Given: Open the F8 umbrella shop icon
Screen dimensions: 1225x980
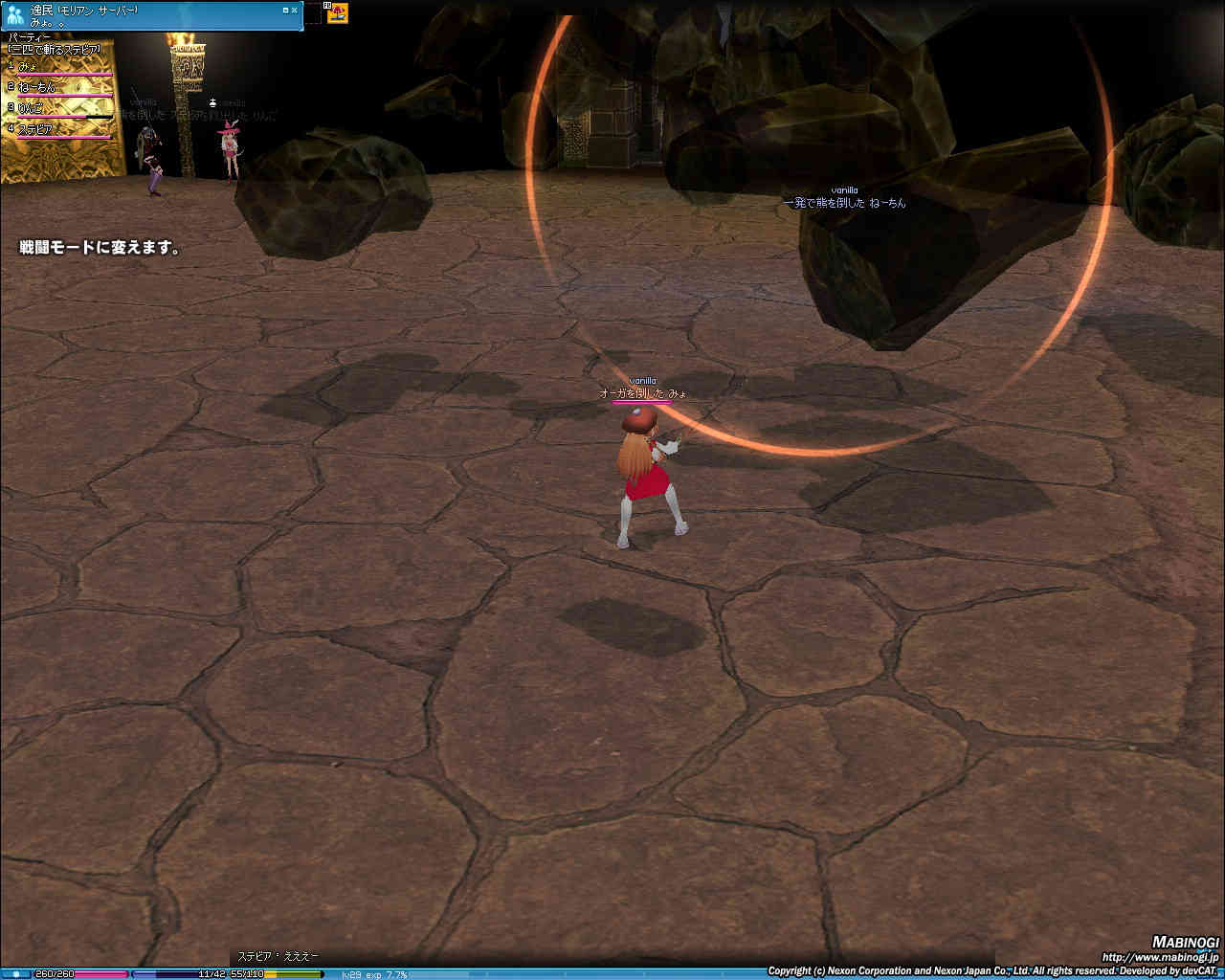Looking at the screenshot, I should click(338, 12).
